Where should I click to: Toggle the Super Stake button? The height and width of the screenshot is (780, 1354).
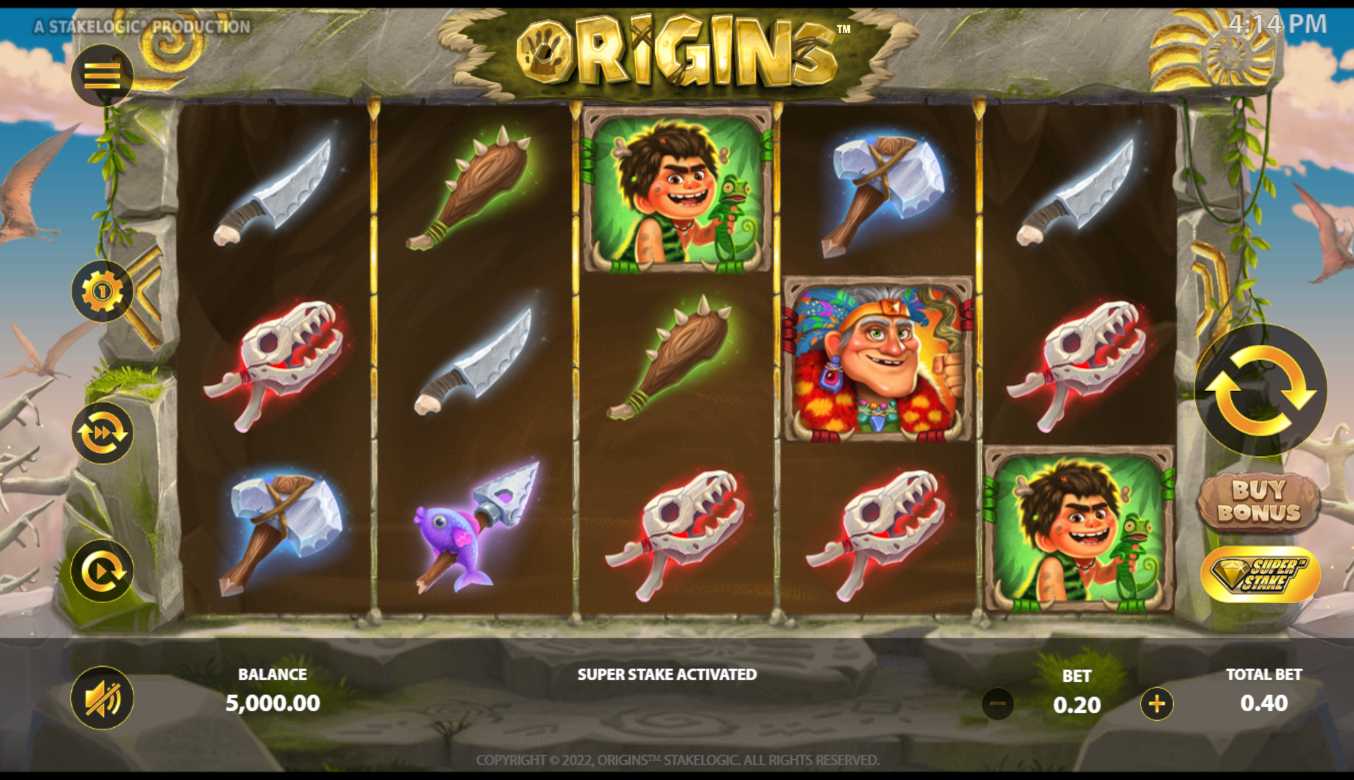(1260, 574)
